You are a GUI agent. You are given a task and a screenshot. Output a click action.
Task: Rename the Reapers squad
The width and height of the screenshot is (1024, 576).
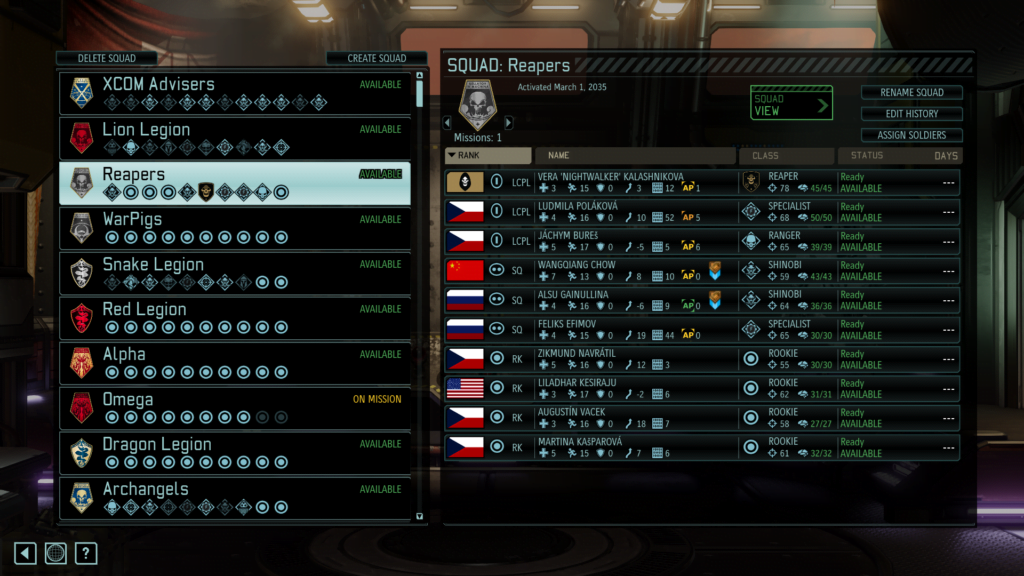pos(911,93)
